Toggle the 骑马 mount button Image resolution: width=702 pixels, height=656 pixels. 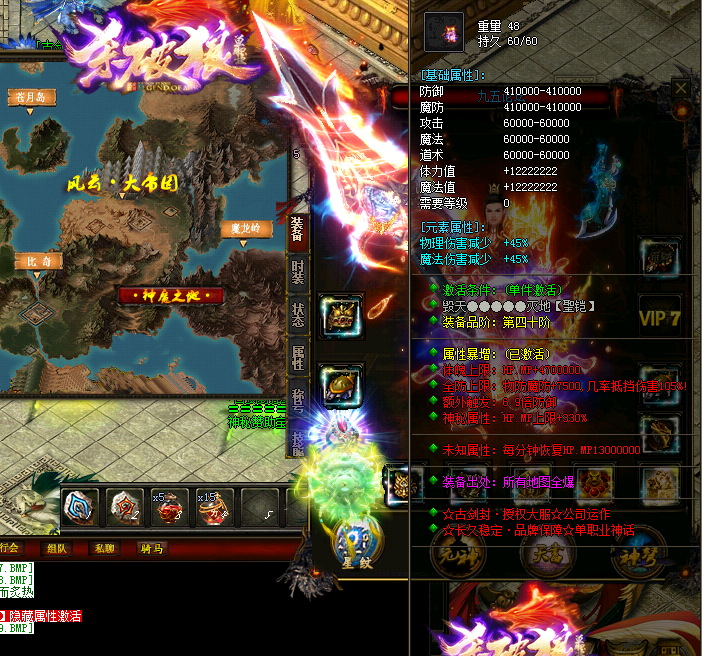(x=152, y=548)
